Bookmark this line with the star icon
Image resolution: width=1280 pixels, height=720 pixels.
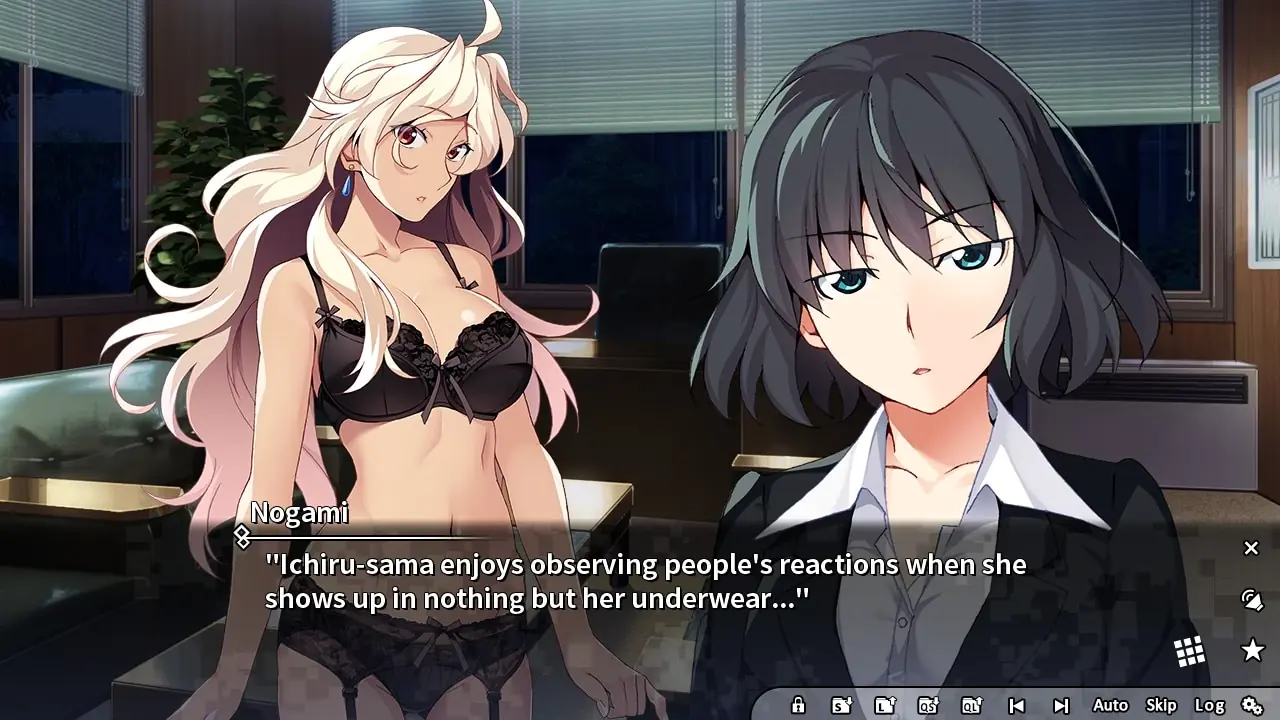1252,651
